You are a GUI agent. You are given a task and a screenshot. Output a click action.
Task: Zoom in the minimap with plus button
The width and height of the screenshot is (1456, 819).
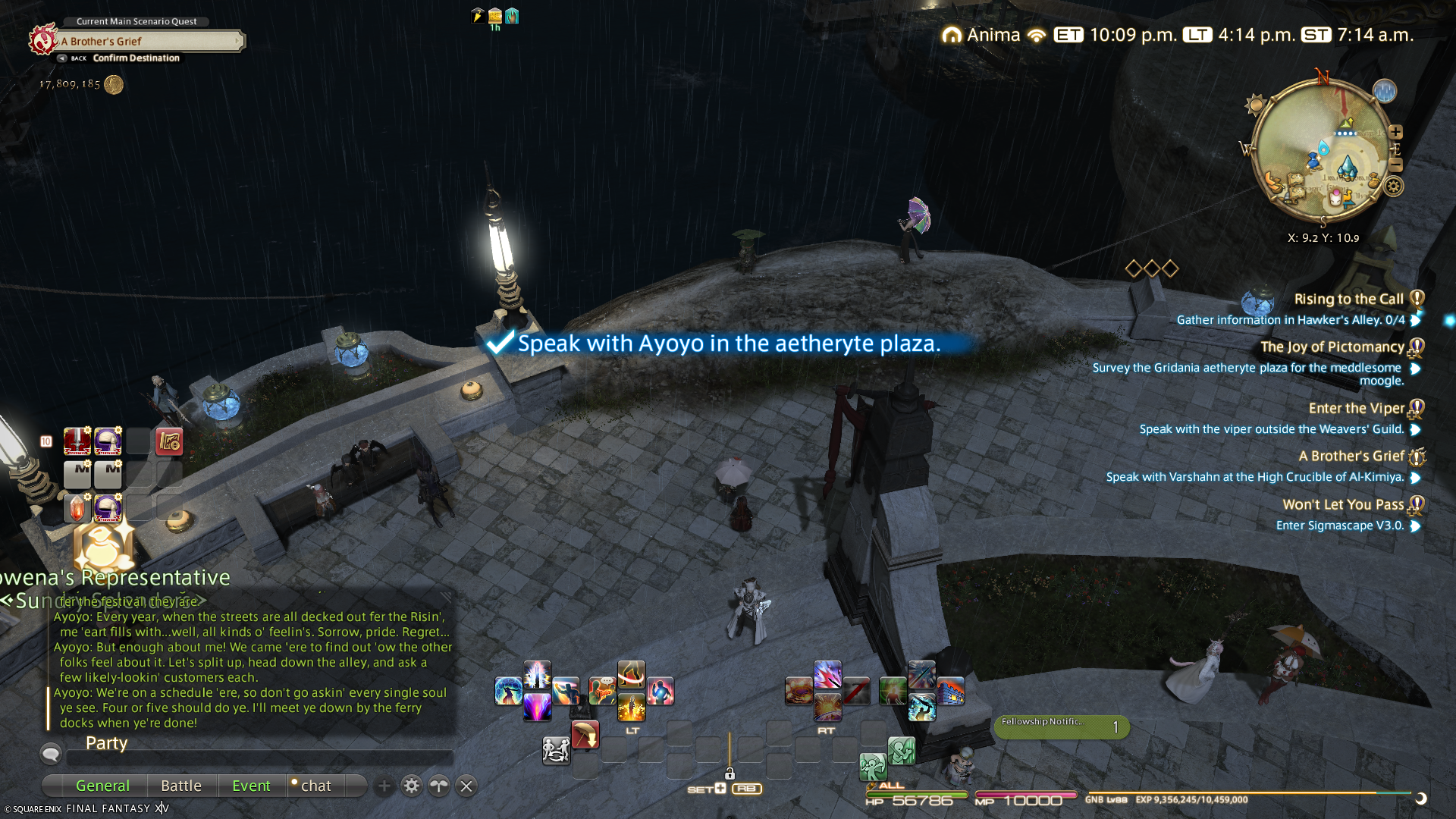click(x=1395, y=132)
